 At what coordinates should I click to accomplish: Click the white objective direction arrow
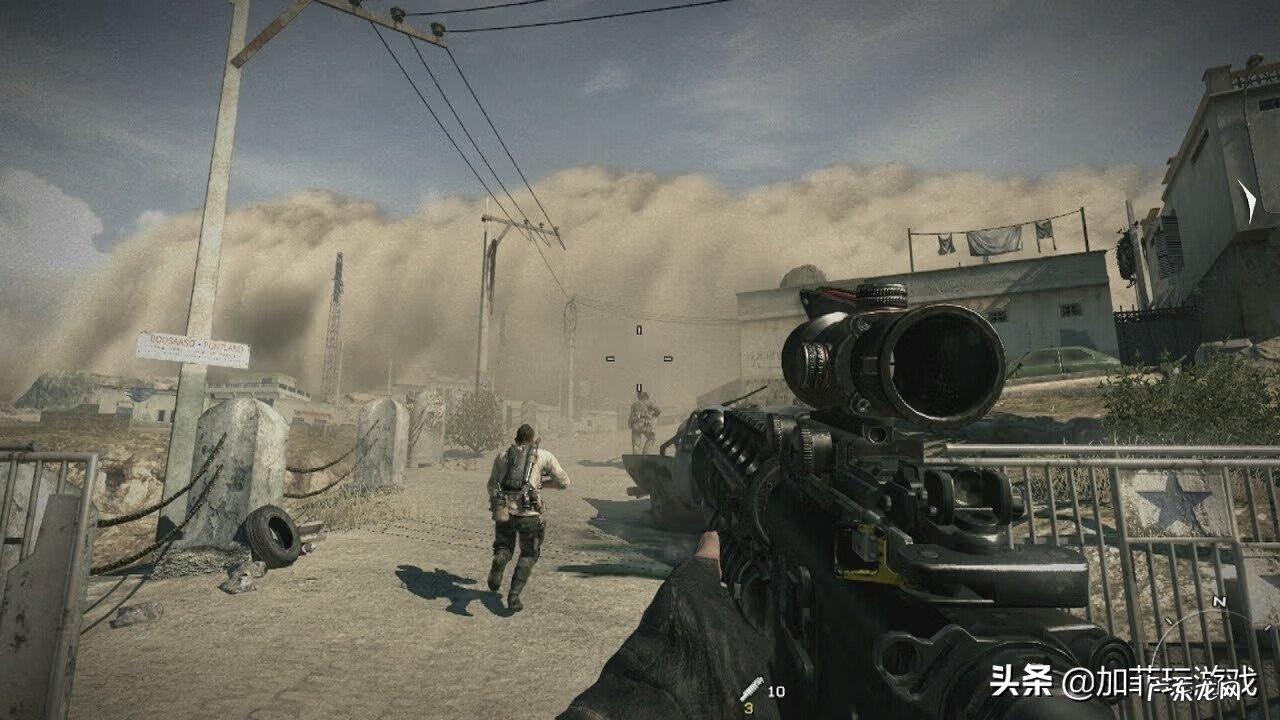pyautogui.click(x=1246, y=199)
